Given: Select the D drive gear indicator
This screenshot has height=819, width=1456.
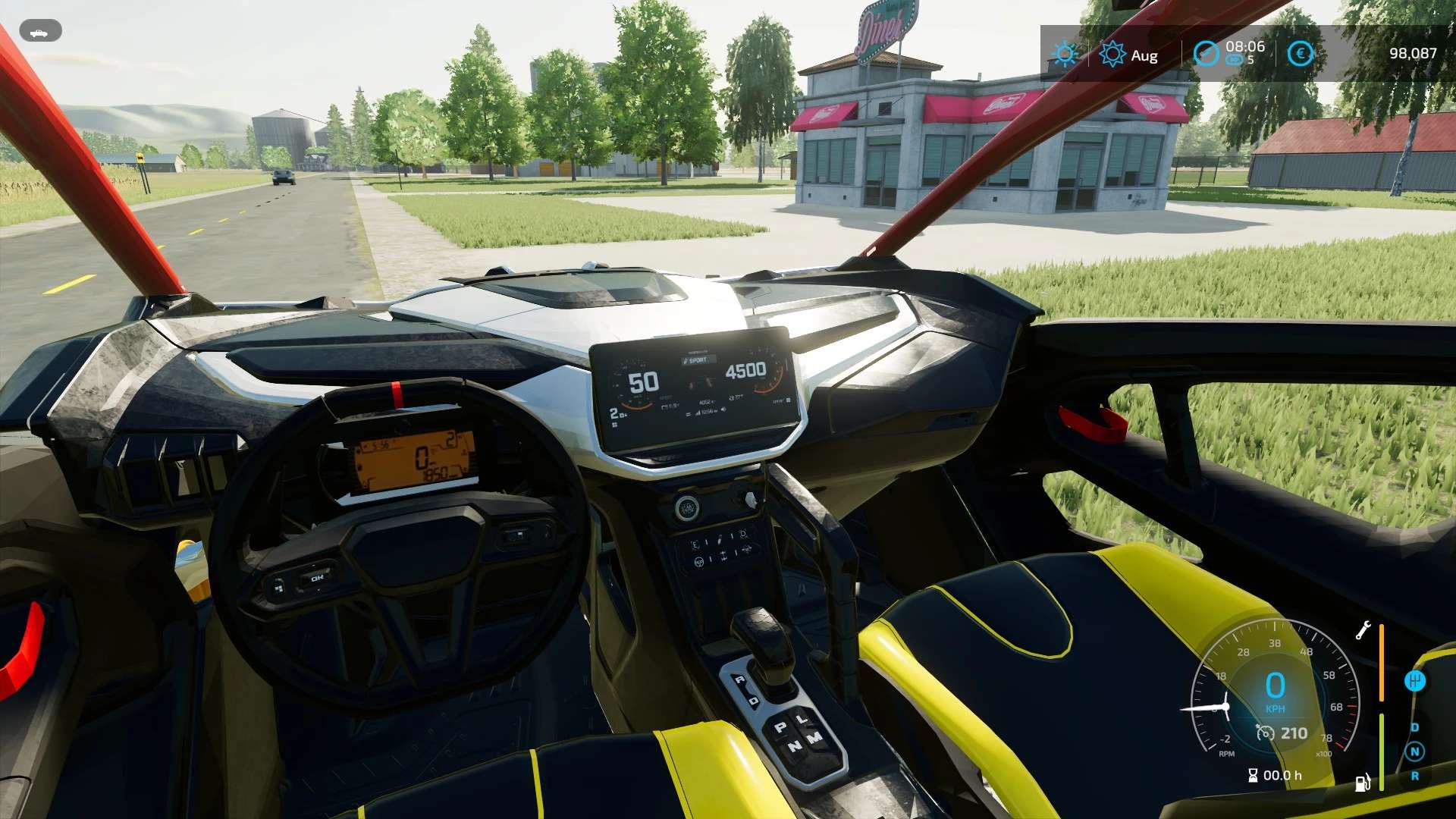Looking at the screenshot, I should pyautogui.click(x=1414, y=727).
